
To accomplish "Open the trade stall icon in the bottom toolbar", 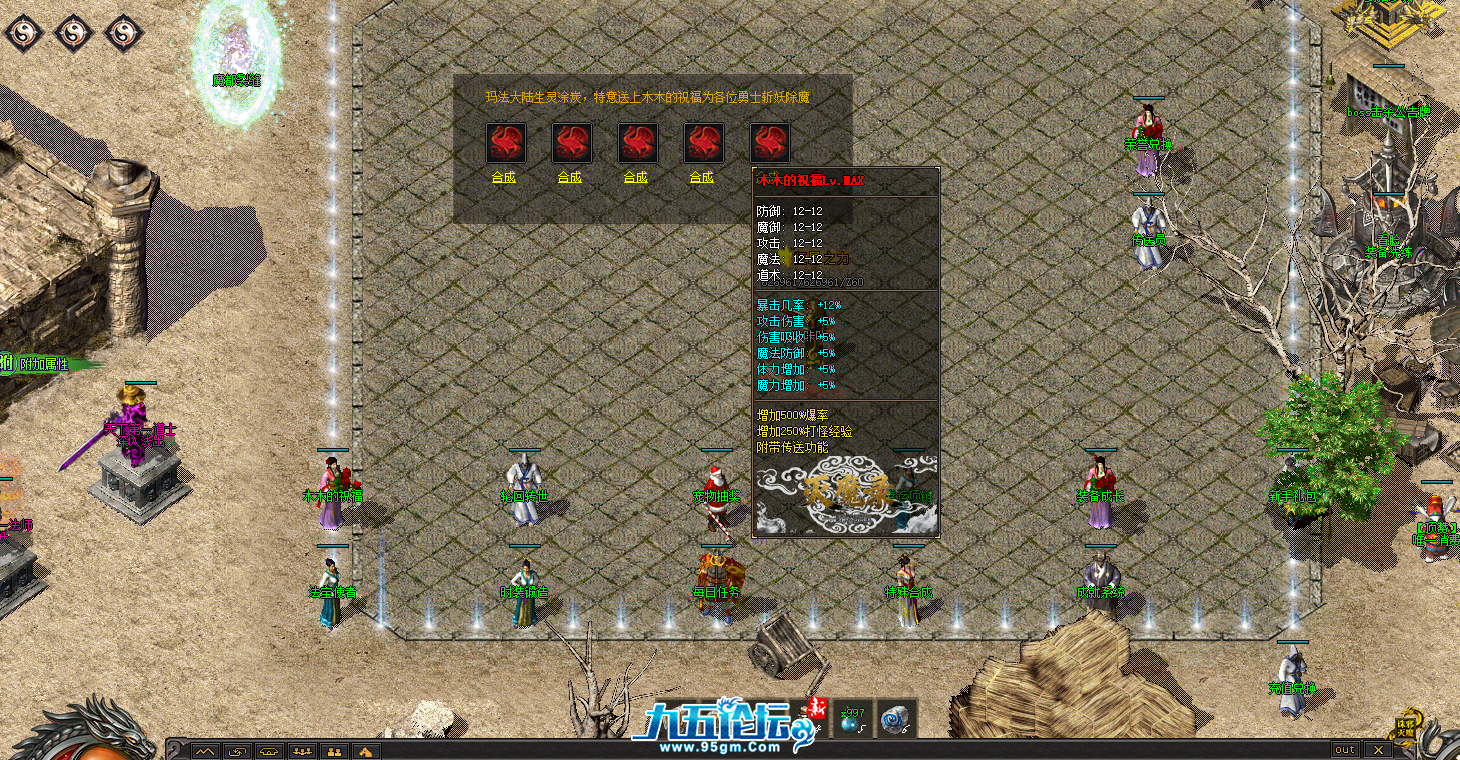I will (269, 751).
